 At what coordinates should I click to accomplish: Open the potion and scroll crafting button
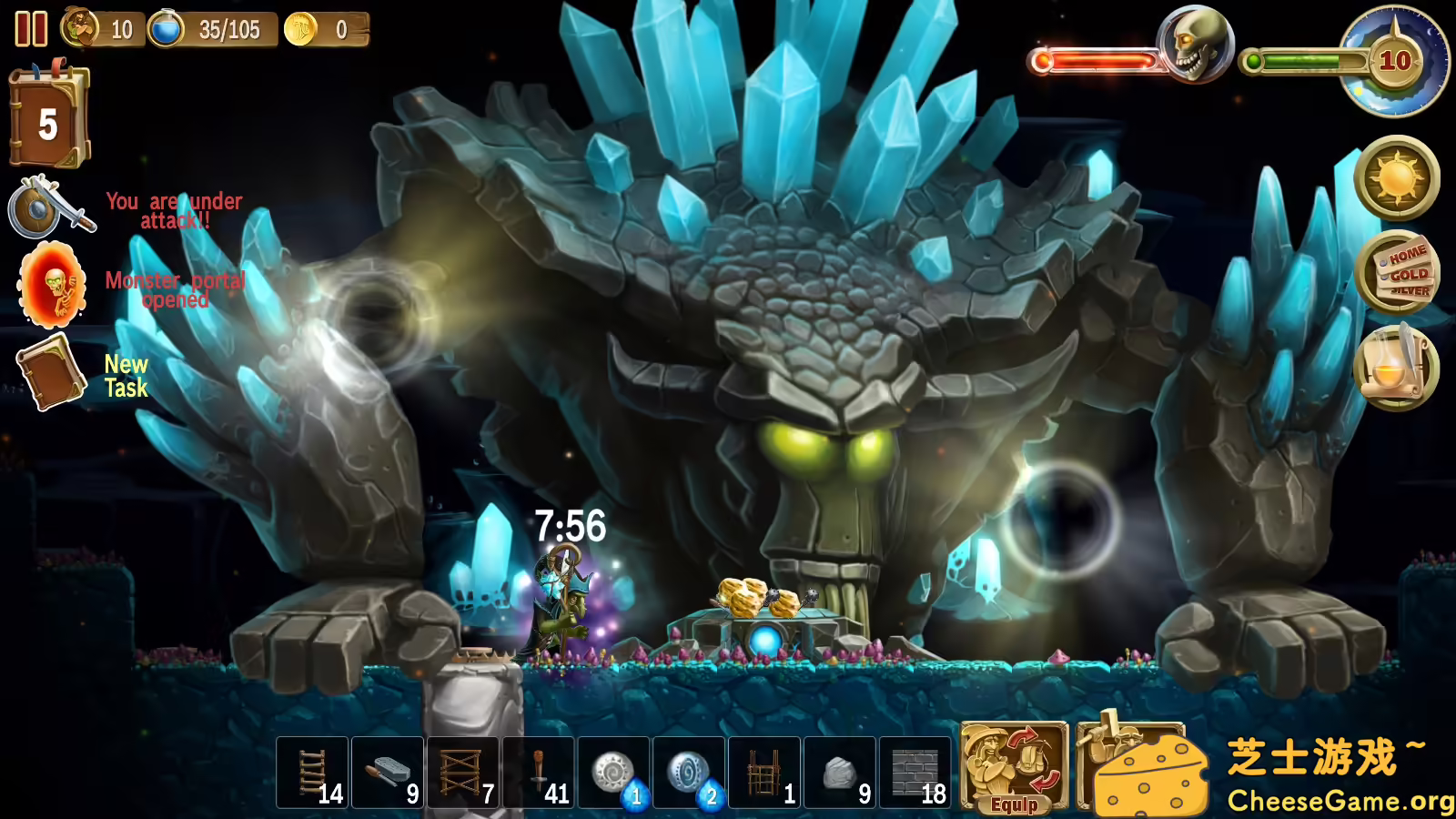pyautogui.click(x=1397, y=368)
